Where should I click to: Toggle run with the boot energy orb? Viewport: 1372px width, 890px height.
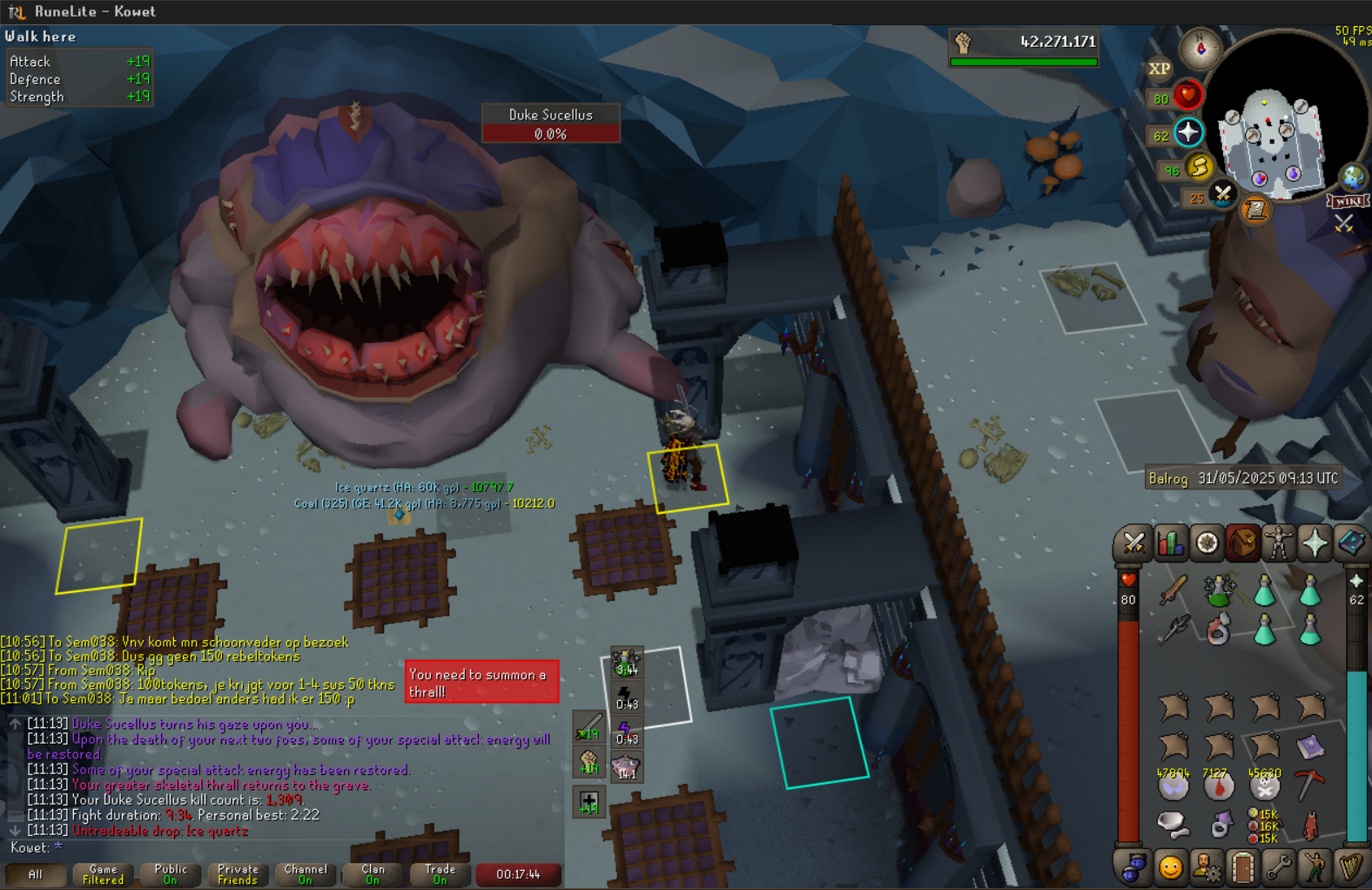(x=1200, y=167)
